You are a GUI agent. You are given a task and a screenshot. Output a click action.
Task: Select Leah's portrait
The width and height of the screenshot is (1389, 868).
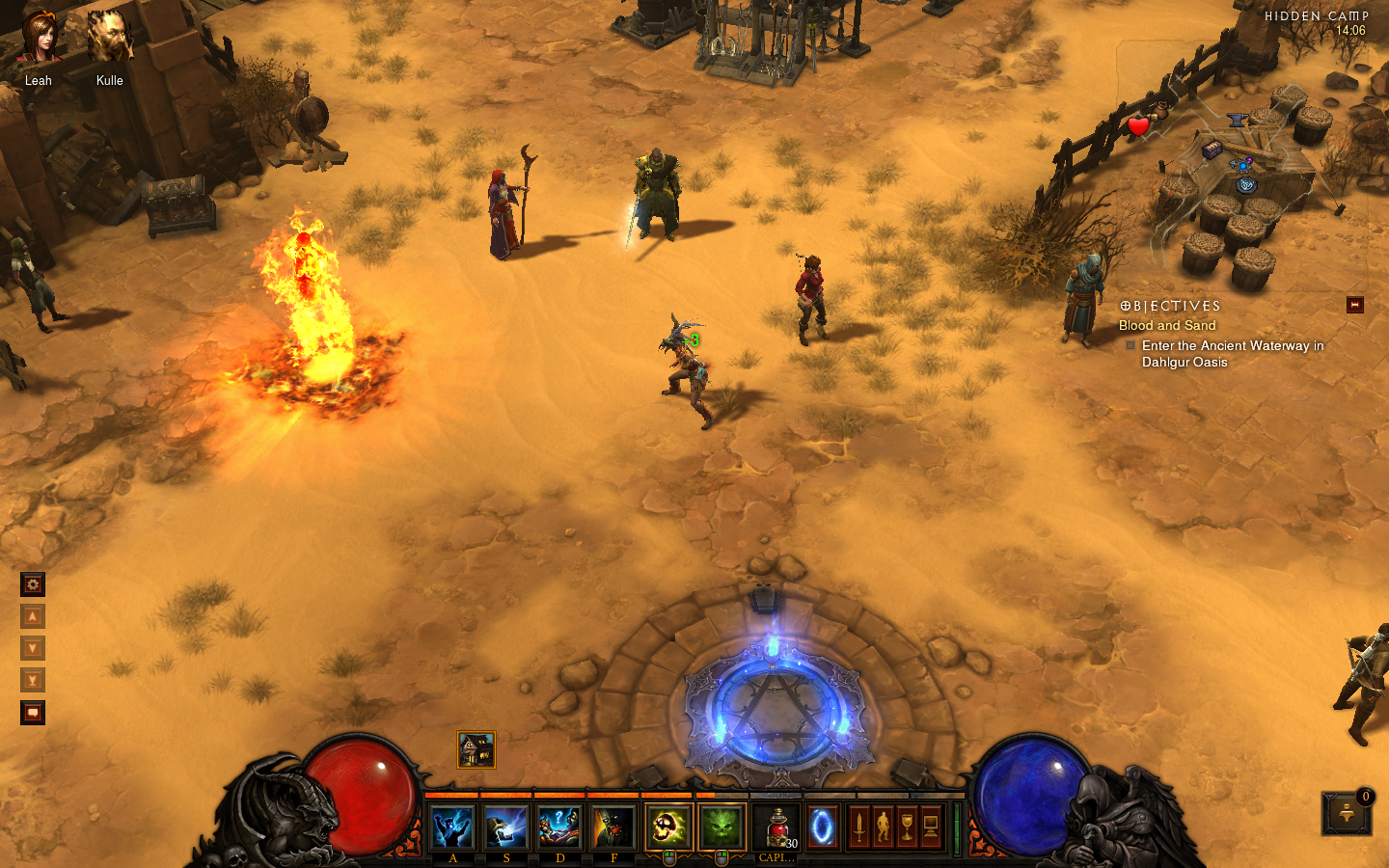click(40, 39)
